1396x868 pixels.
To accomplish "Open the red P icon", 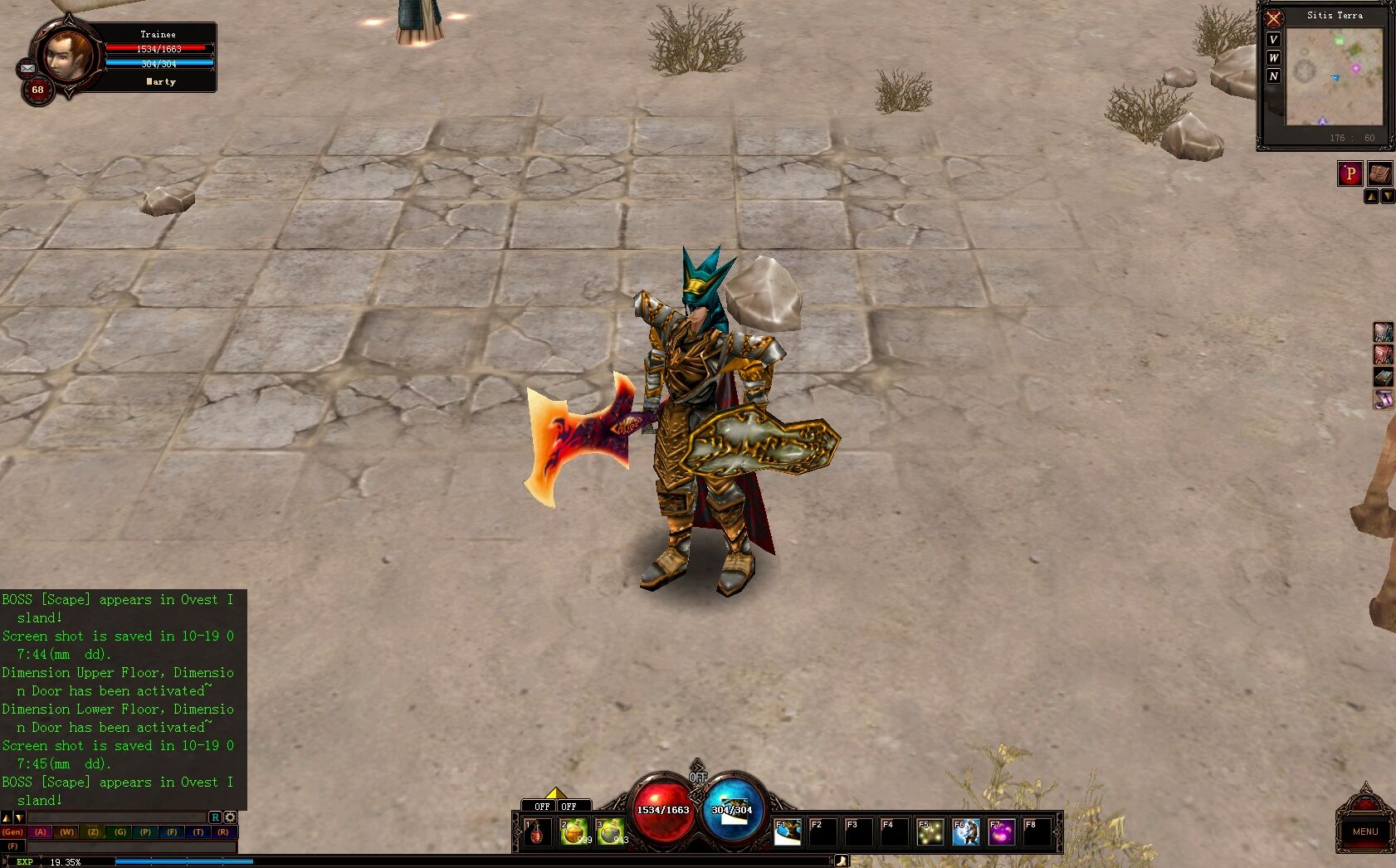I will point(1350,173).
